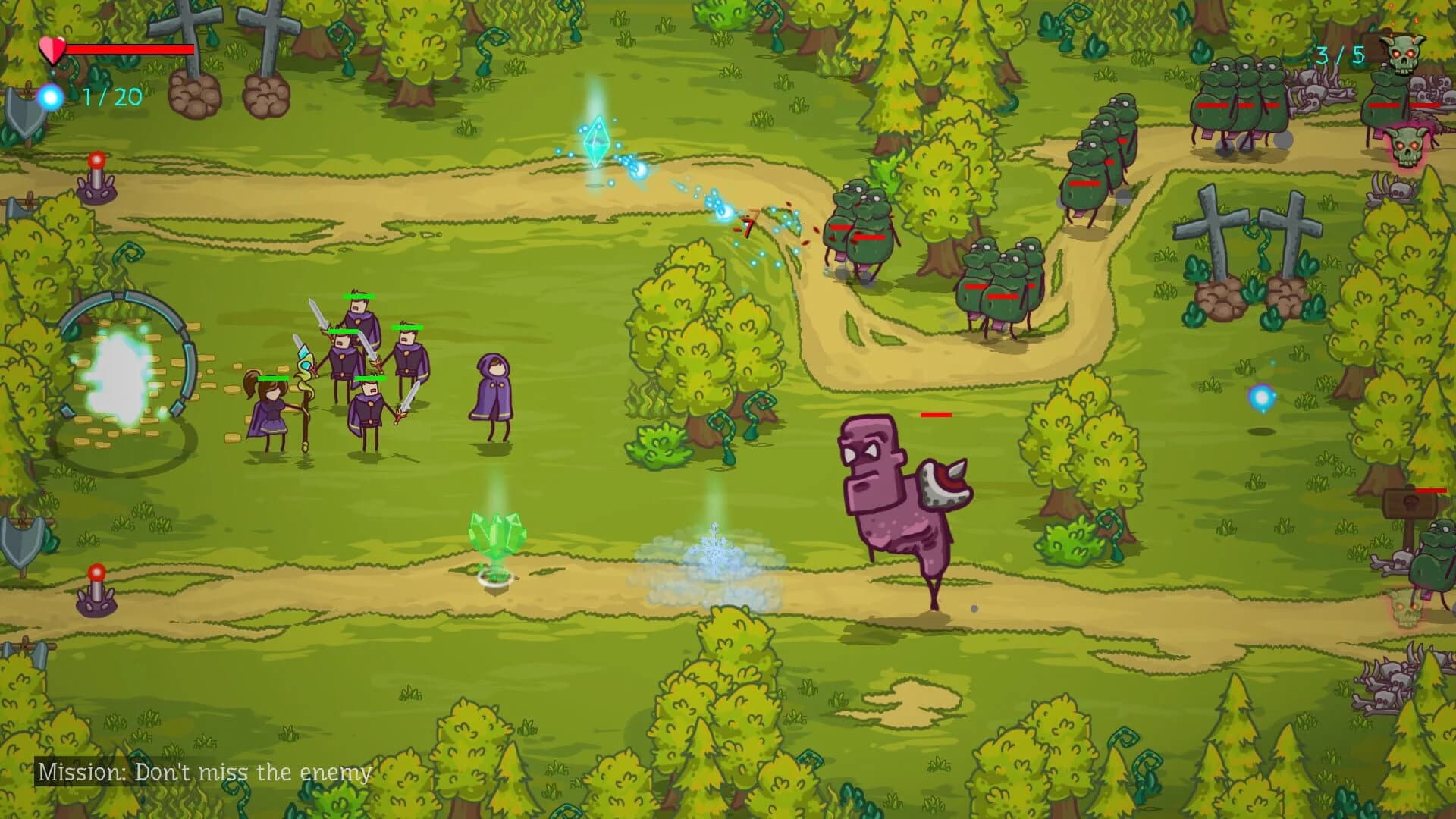Click the glowing blue orb beside the shield banner
The image size is (1456, 819).
[x=48, y=94]
